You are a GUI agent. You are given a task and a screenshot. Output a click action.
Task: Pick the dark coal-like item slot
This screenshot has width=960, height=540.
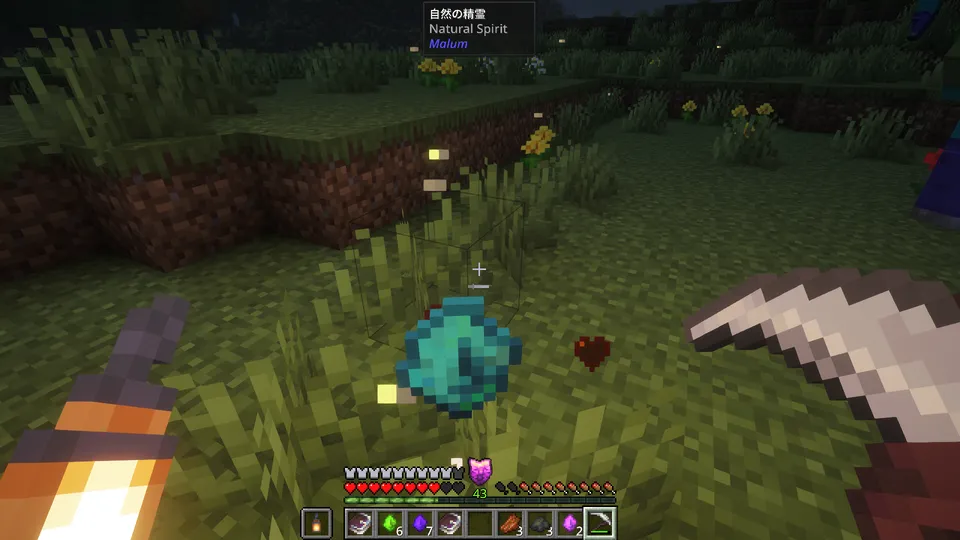[x=540, y=523]
